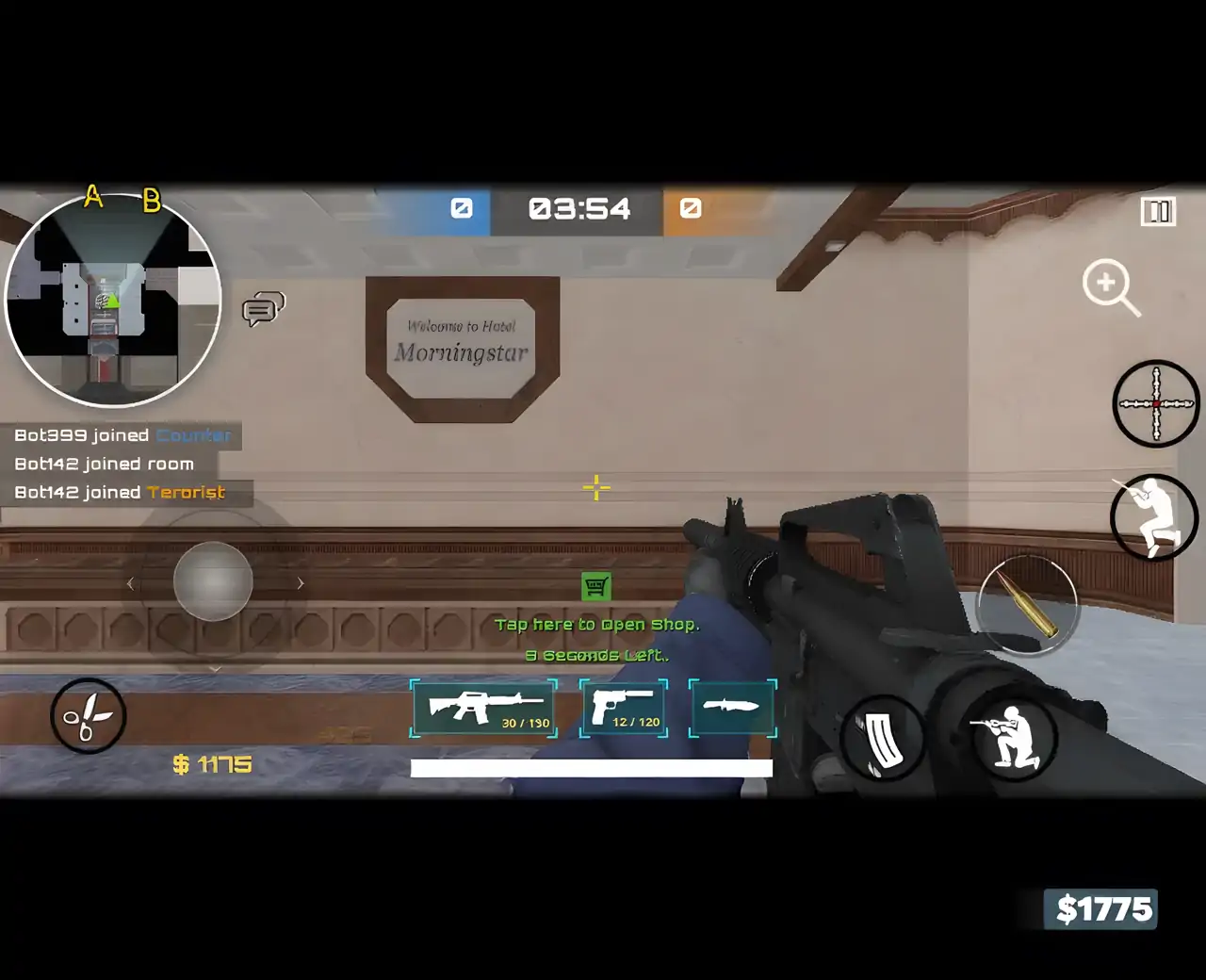The height and width of the screenshot is (980, 1206).
Task: Tap the left chevron beside the joystick
Action: point(130,583)
